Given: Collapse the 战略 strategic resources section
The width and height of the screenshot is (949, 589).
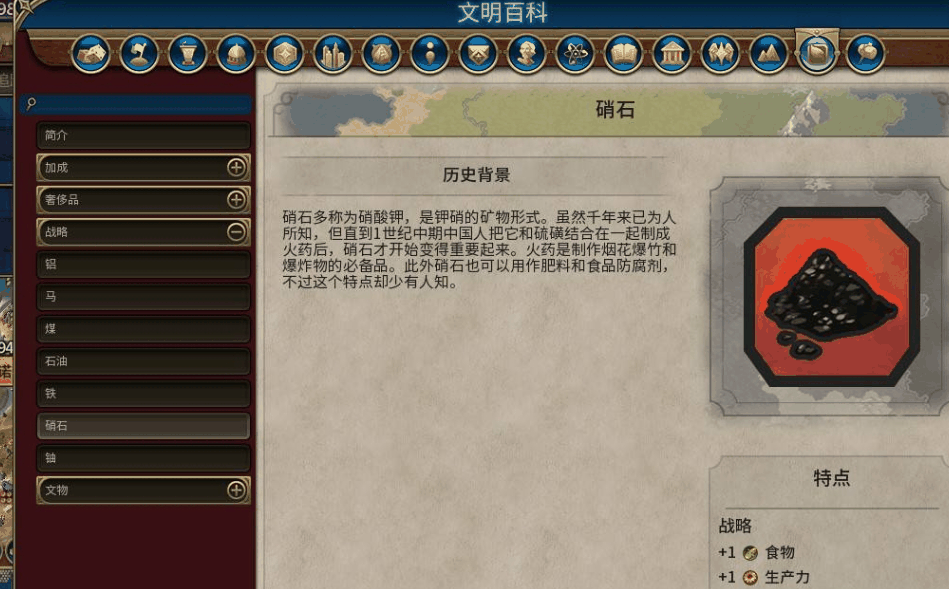Looking at the screenshot, I should coord(236,232).
